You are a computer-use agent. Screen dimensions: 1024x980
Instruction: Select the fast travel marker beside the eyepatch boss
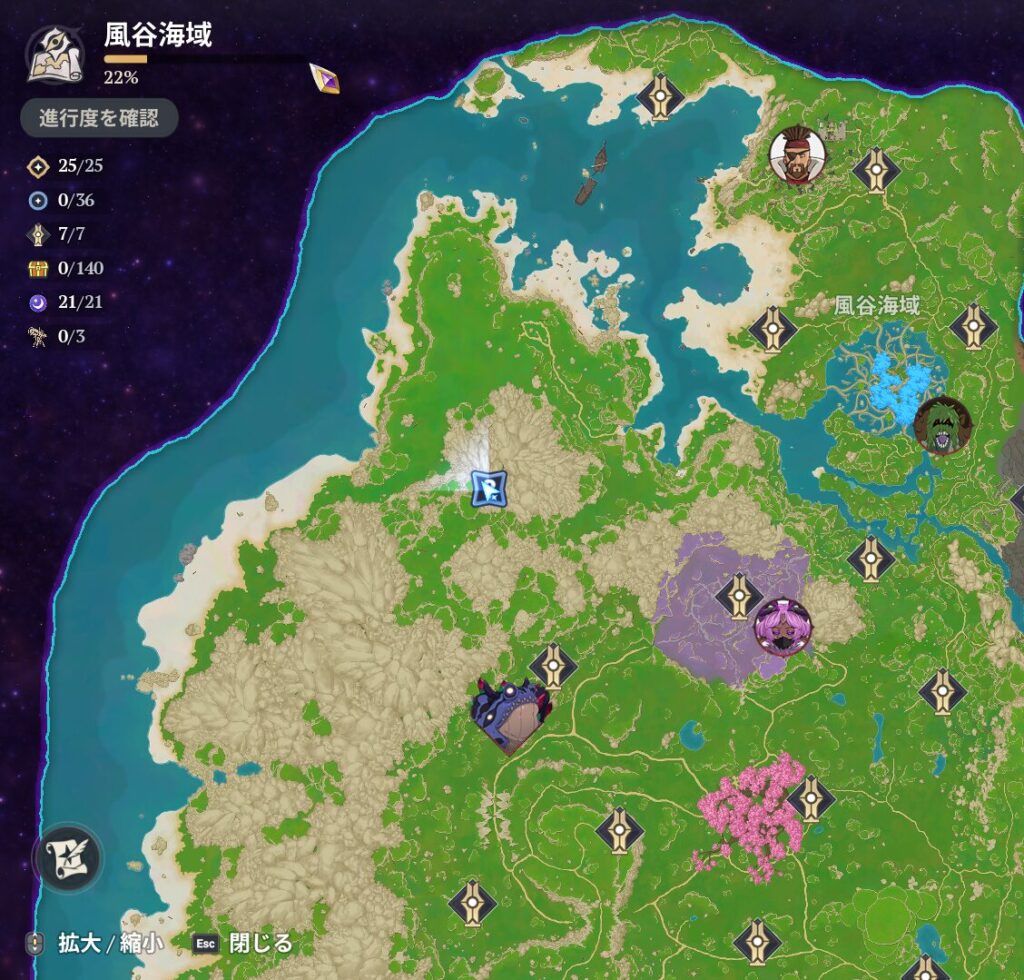877,170
